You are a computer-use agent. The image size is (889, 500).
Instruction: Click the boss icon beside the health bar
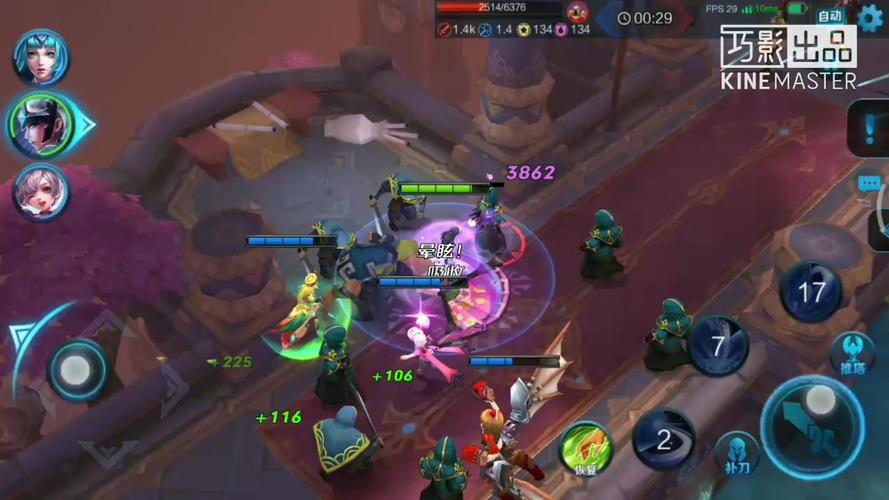click(577, 12)
